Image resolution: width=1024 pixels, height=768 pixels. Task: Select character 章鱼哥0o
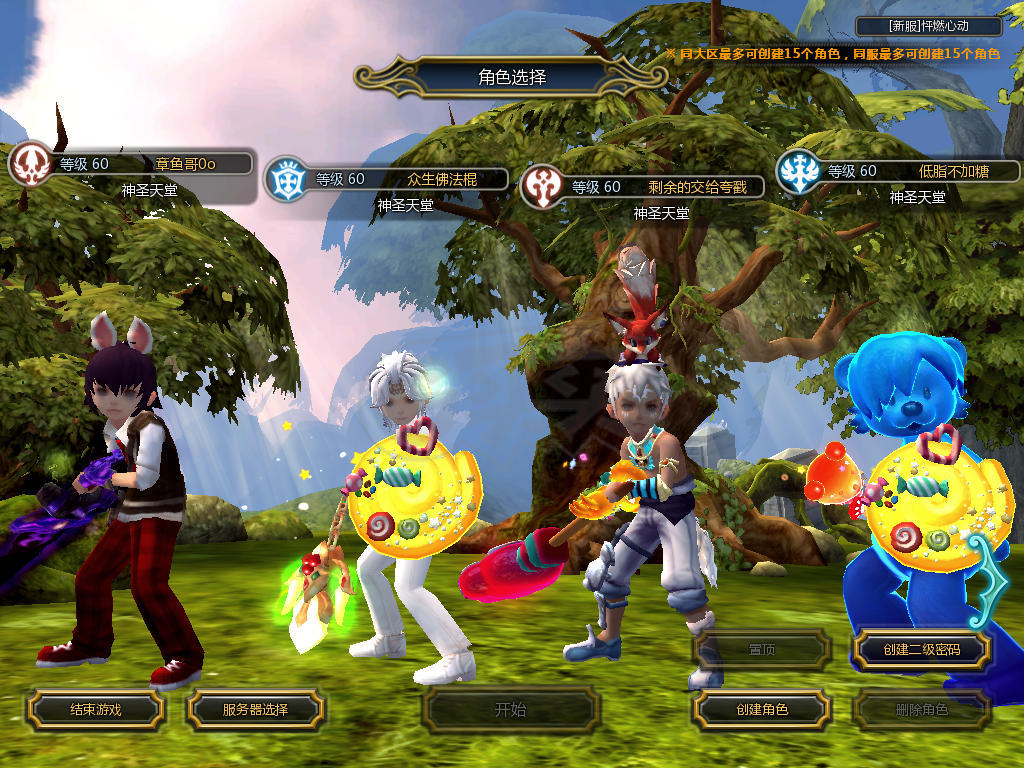point(130,164)
